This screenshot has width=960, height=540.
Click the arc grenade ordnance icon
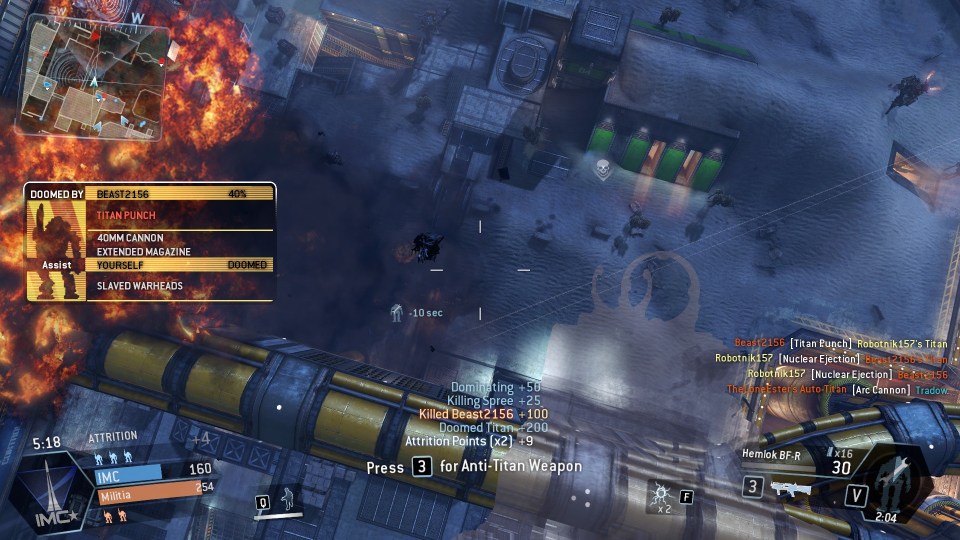[658, 494]
